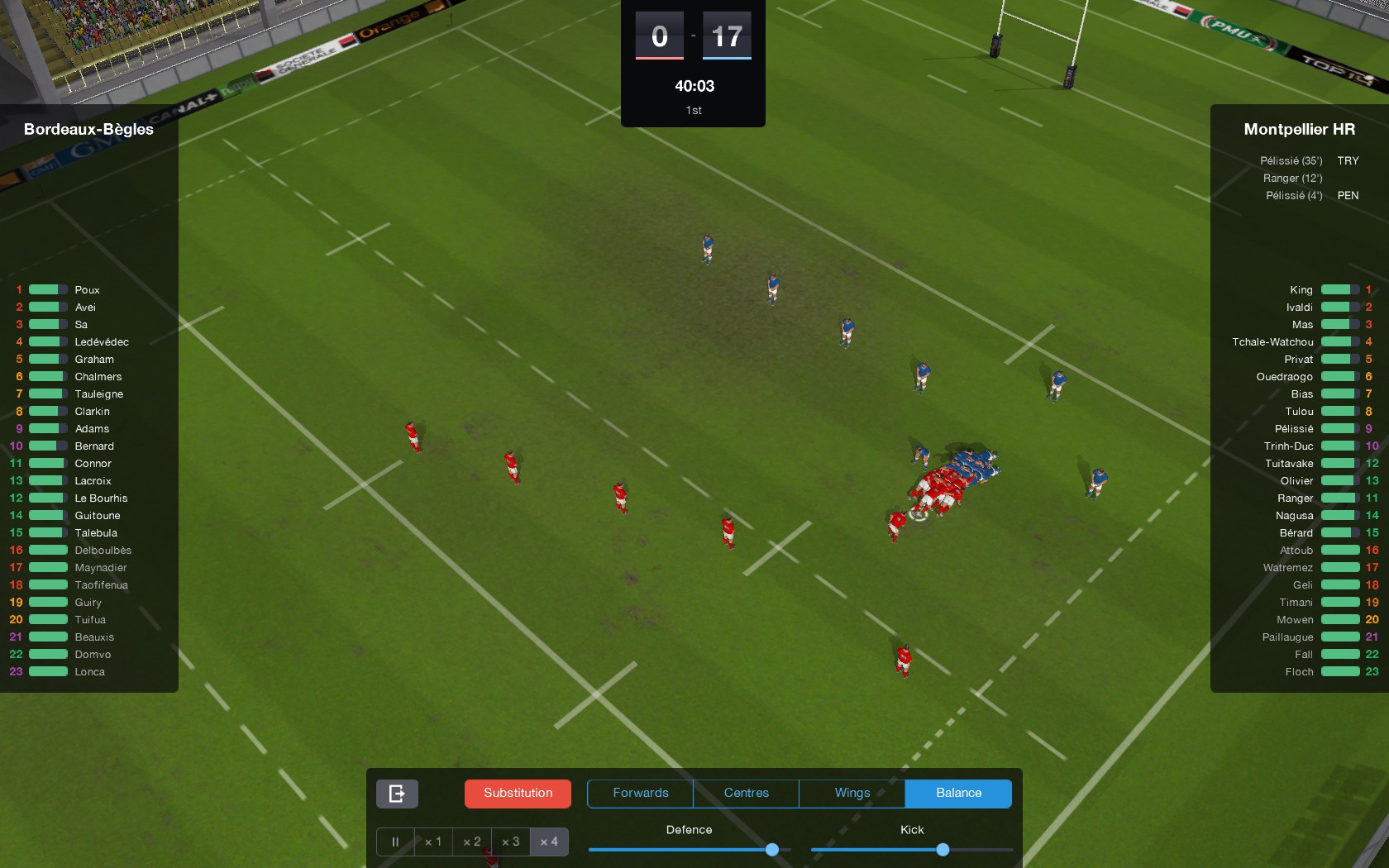Switch to the Forwards tactics tab
Image resolution: width=1389 pixels, height=868 pixels.
click(x=639, y=793)
